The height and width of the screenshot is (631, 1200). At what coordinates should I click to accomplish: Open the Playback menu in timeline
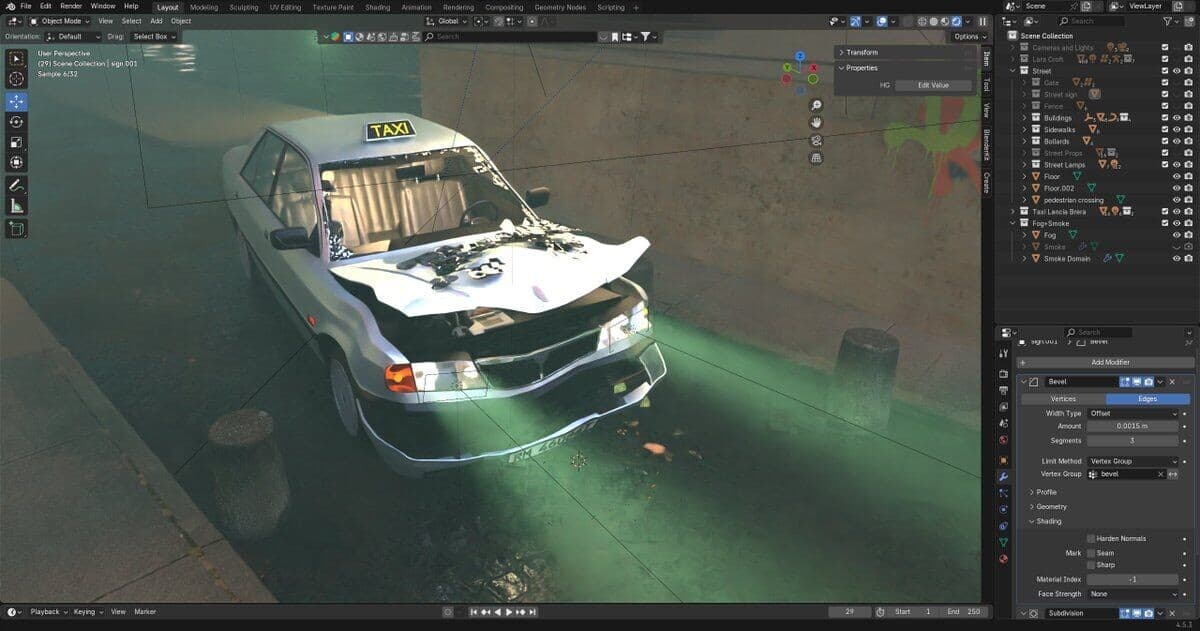pyautogui.click(x=44, y=612)
